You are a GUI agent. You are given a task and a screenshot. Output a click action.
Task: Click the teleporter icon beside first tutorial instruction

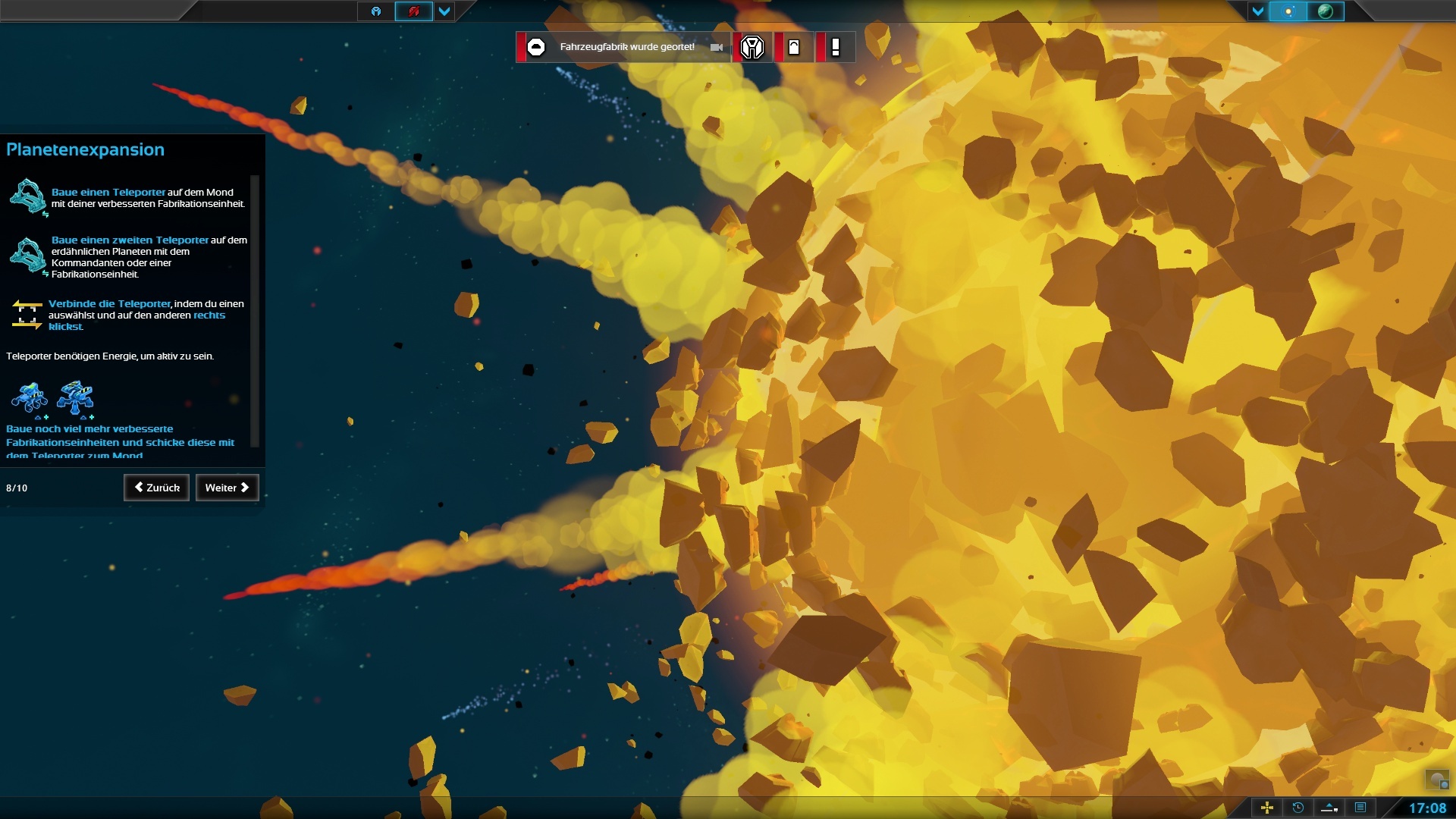(28, 198)
